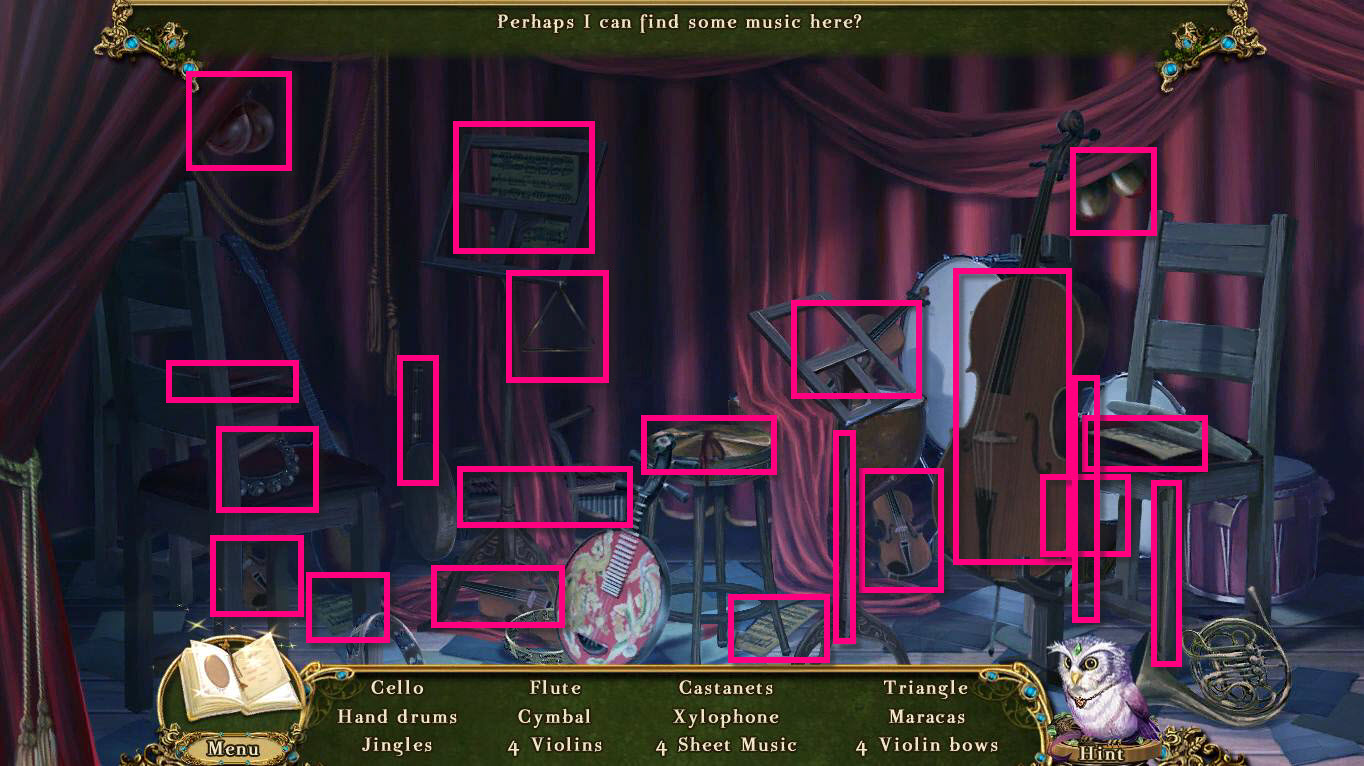Click the 'Maracas' entry in the list
Viewport: 1364px width, 766px height.
pos(927,717)
